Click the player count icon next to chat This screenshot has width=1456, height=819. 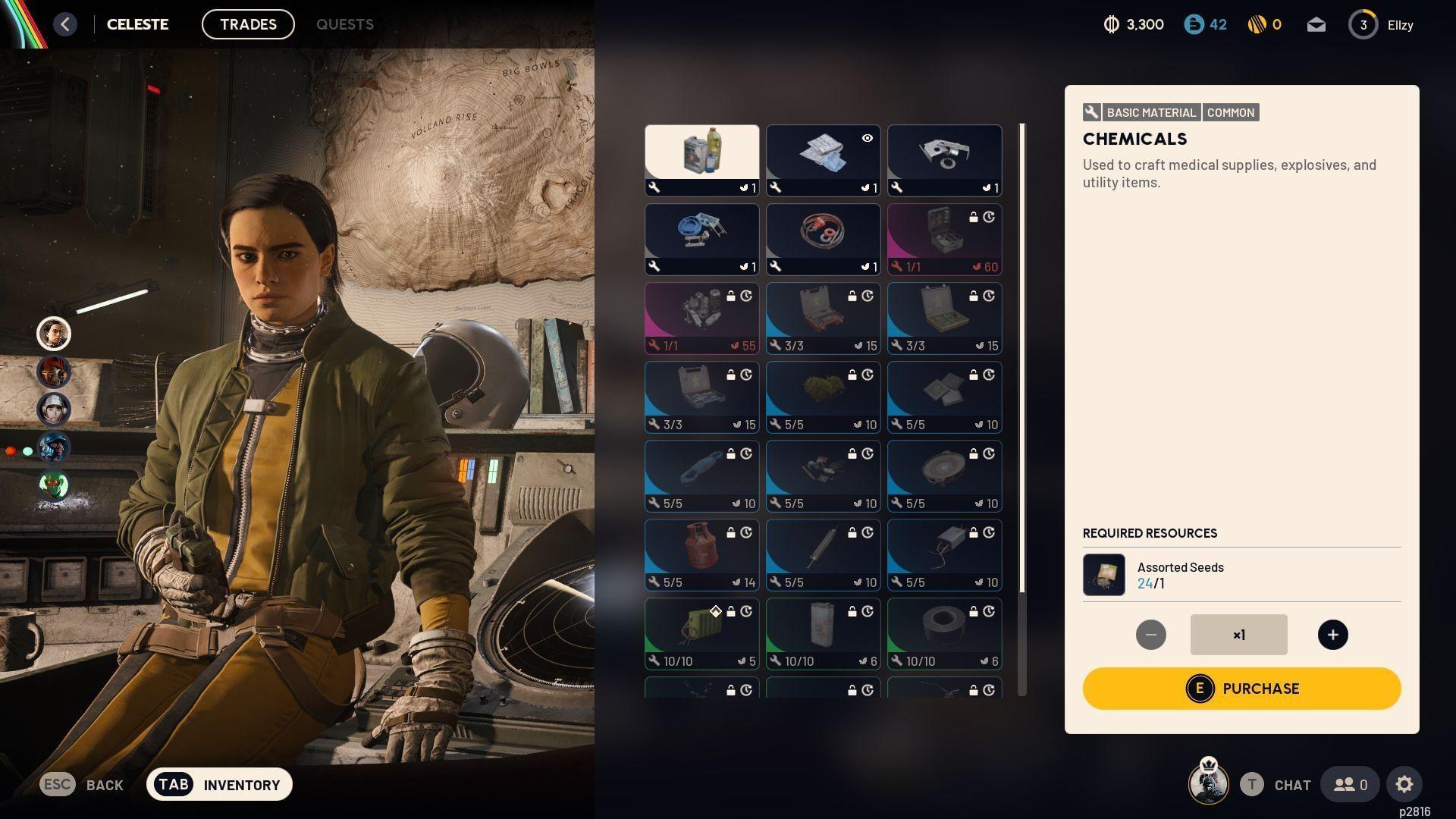pos(1349,784)
